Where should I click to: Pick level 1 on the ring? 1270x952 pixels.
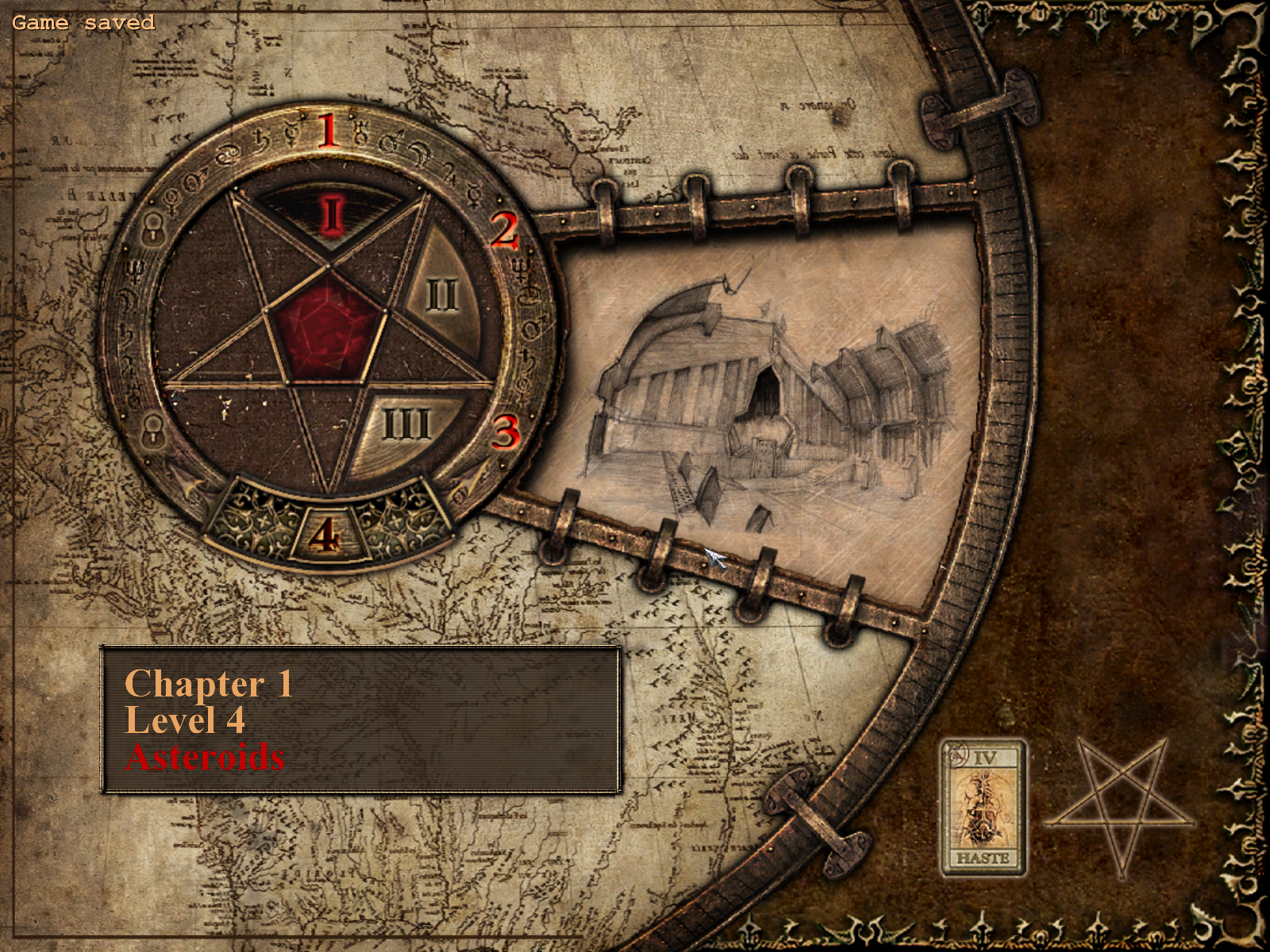point(328,131)
